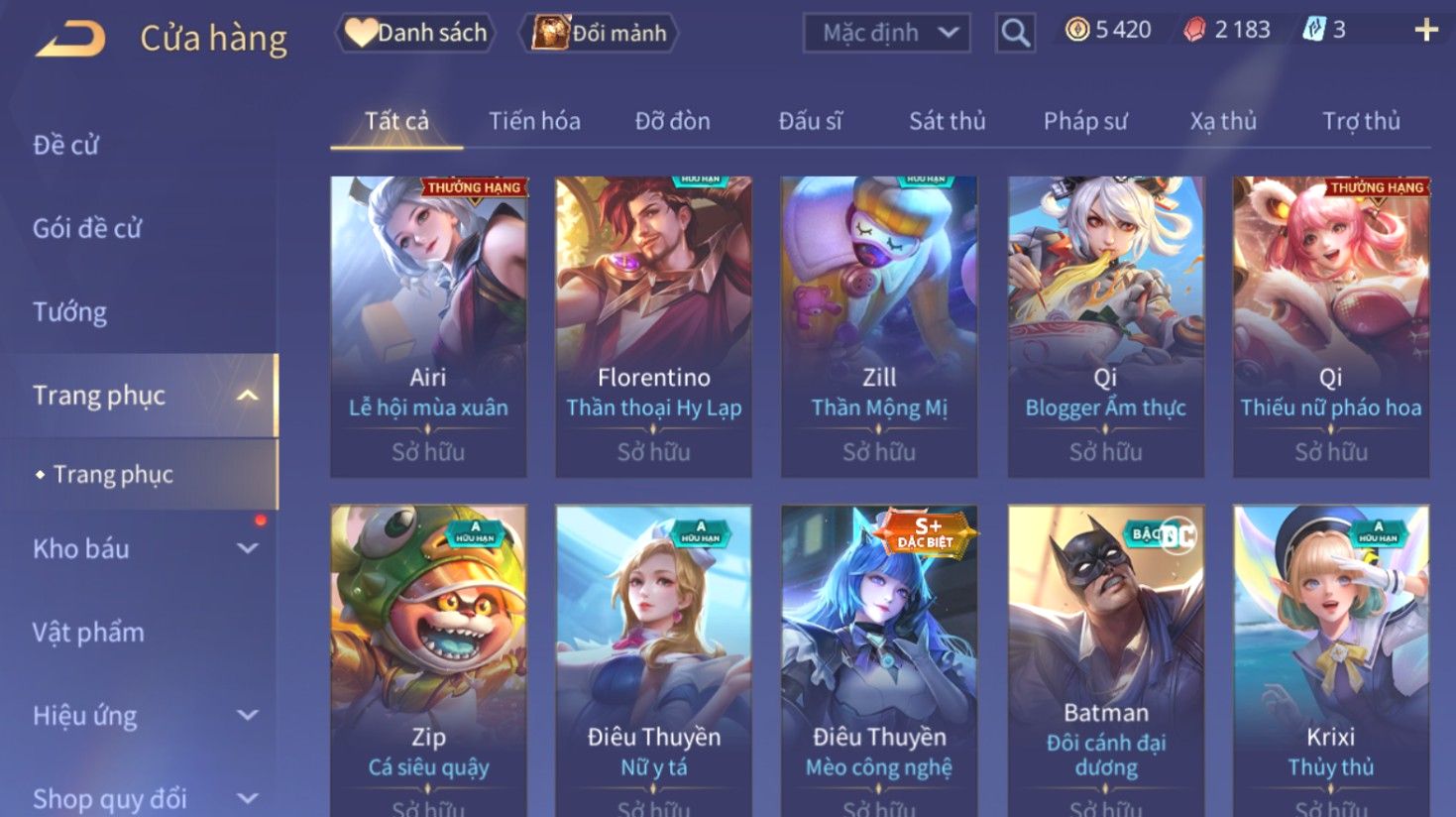Image resolution: width=1456 pixels, height=817 pixels.
Task: Select Airi Lễ hội mùa xuân skin
Action: (x=428, y=325)
